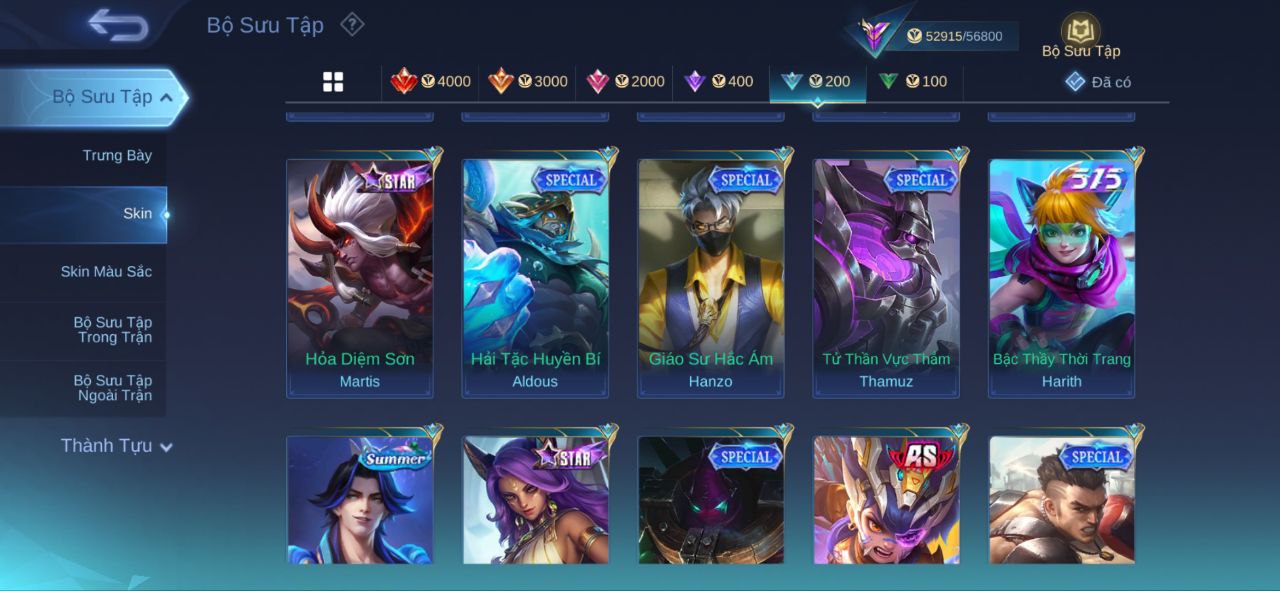1280x591 pixels.
Task: Open the Trưng Bày menu entry
Action: pos(117,155)
